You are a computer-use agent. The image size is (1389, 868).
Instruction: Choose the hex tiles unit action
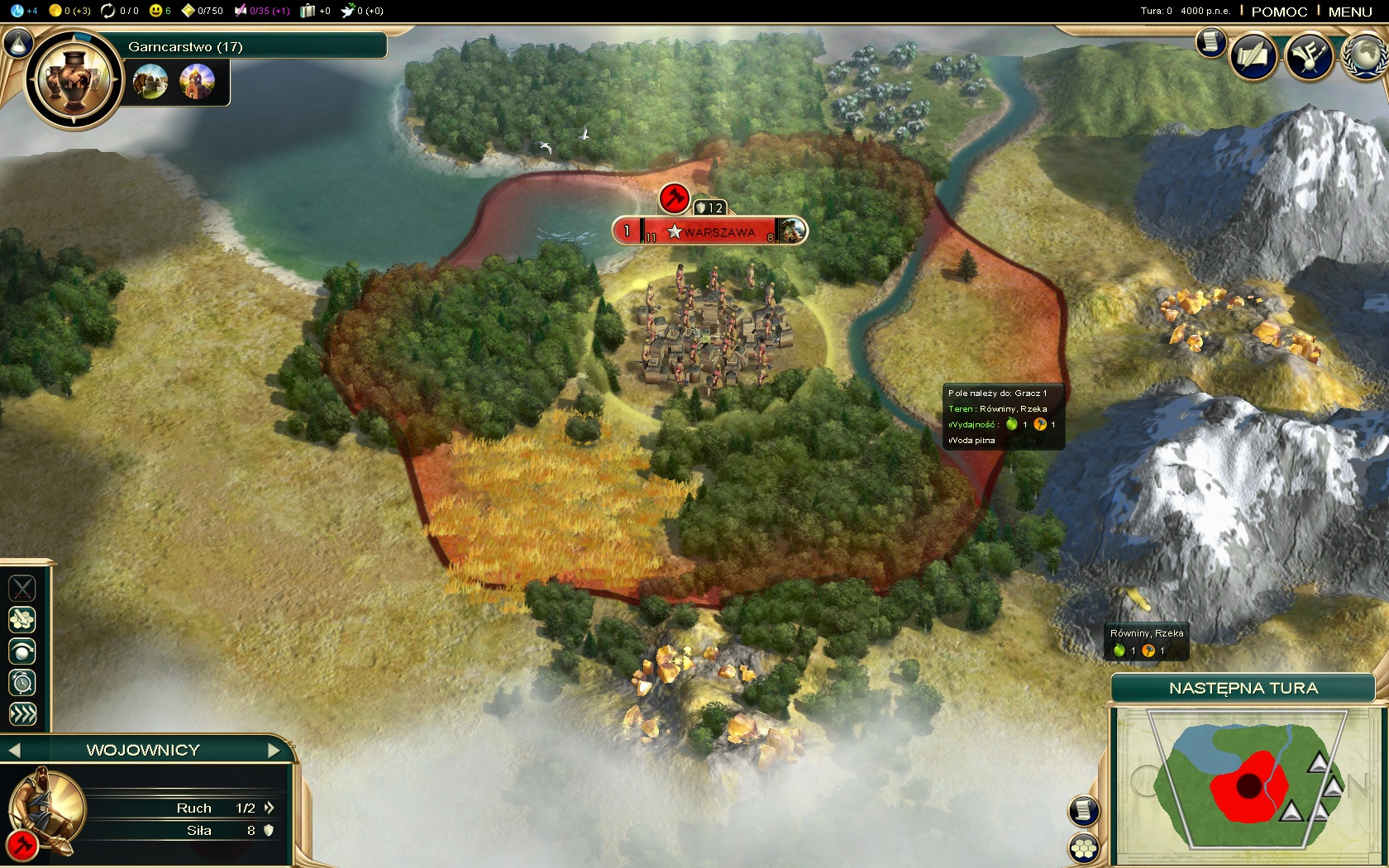[x=22, y=619]
